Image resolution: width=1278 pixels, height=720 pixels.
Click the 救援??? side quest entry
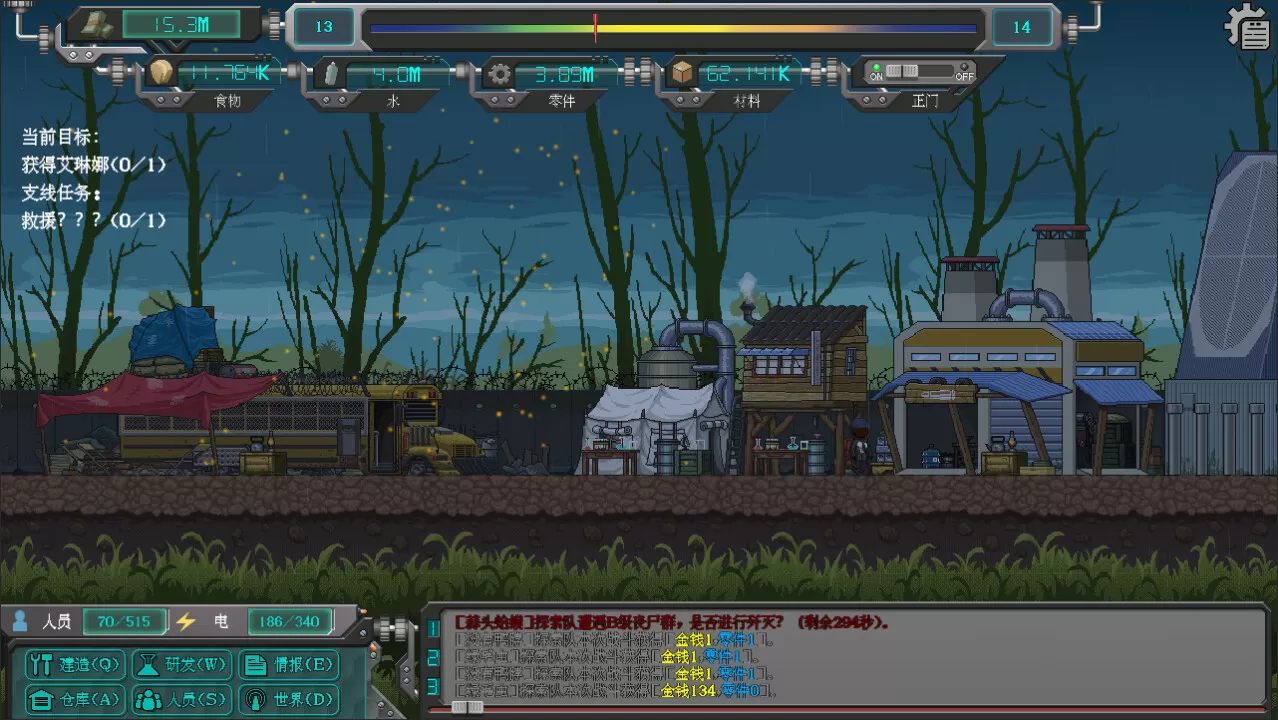(x=94, y=220)
